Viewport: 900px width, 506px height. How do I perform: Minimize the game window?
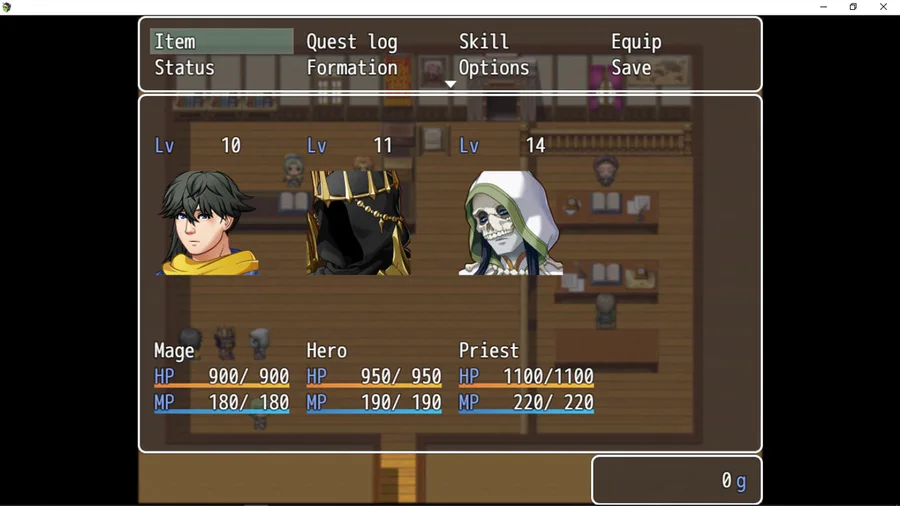pyautogui.click(x=823, y=7)
